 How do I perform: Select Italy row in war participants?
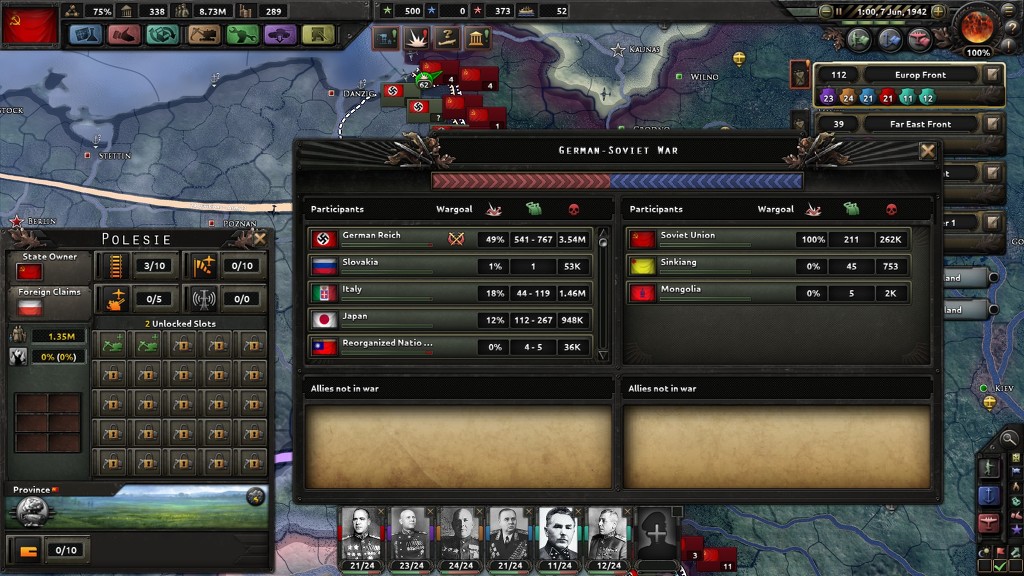pos(385,292)
